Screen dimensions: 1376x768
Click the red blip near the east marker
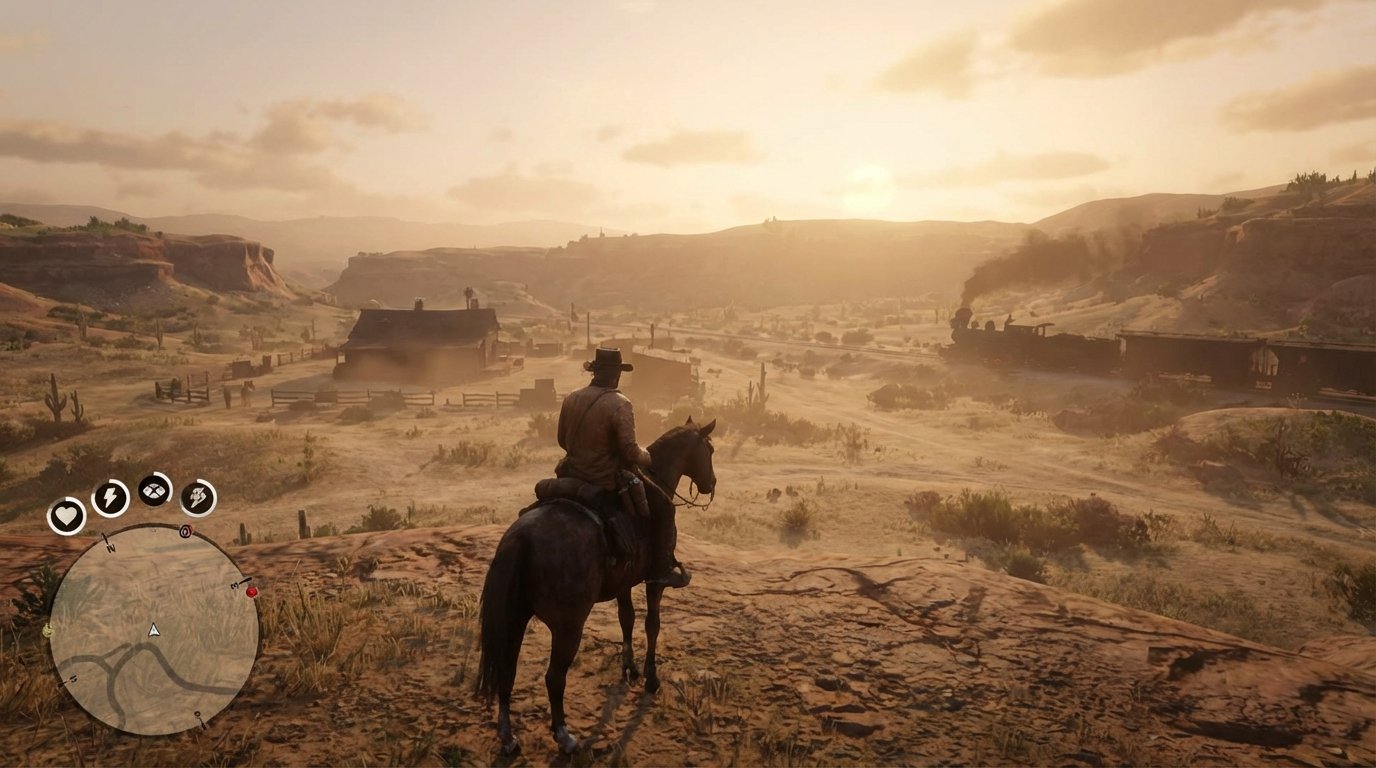[x=251, y=592]
